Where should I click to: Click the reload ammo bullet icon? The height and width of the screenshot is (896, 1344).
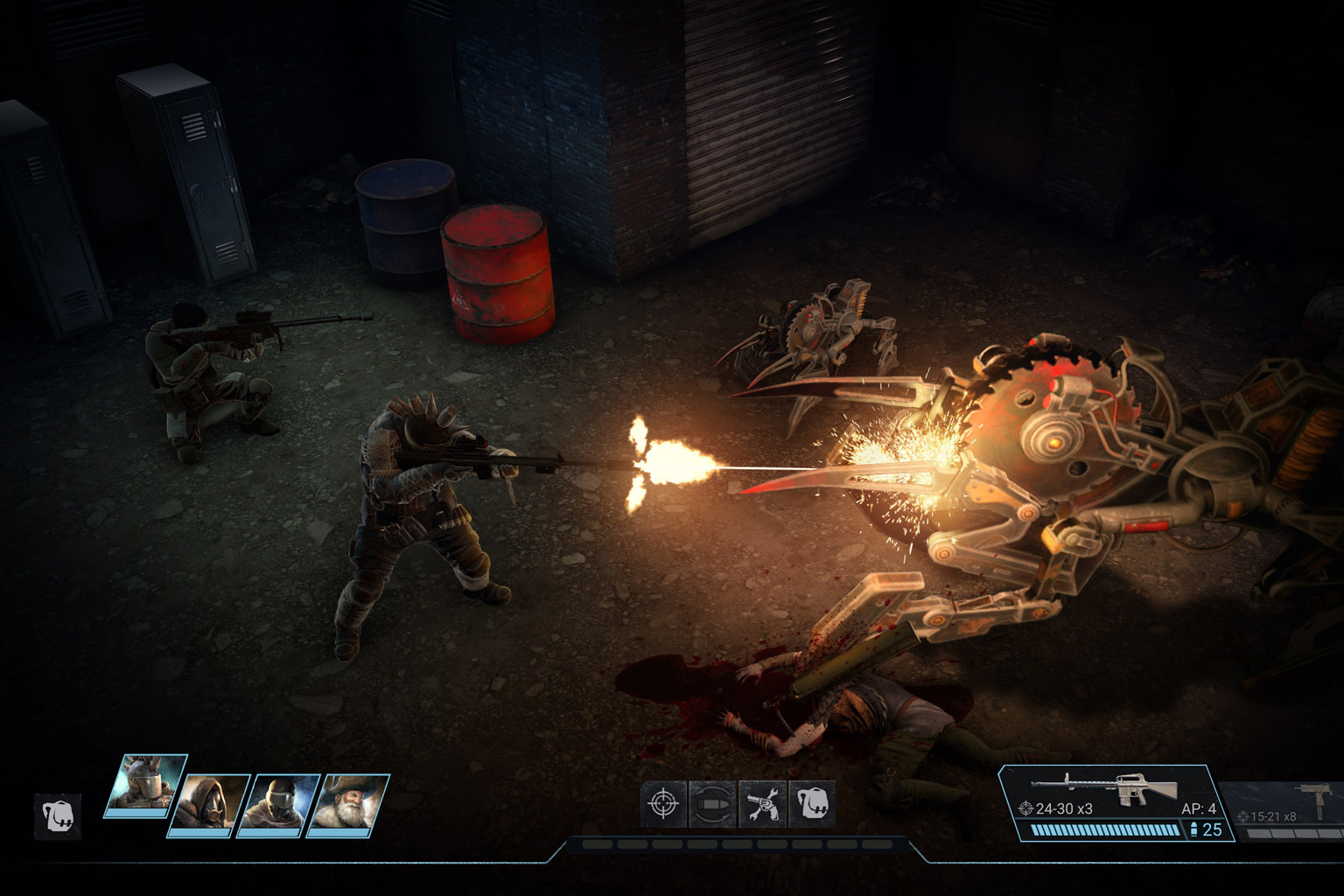712,804
